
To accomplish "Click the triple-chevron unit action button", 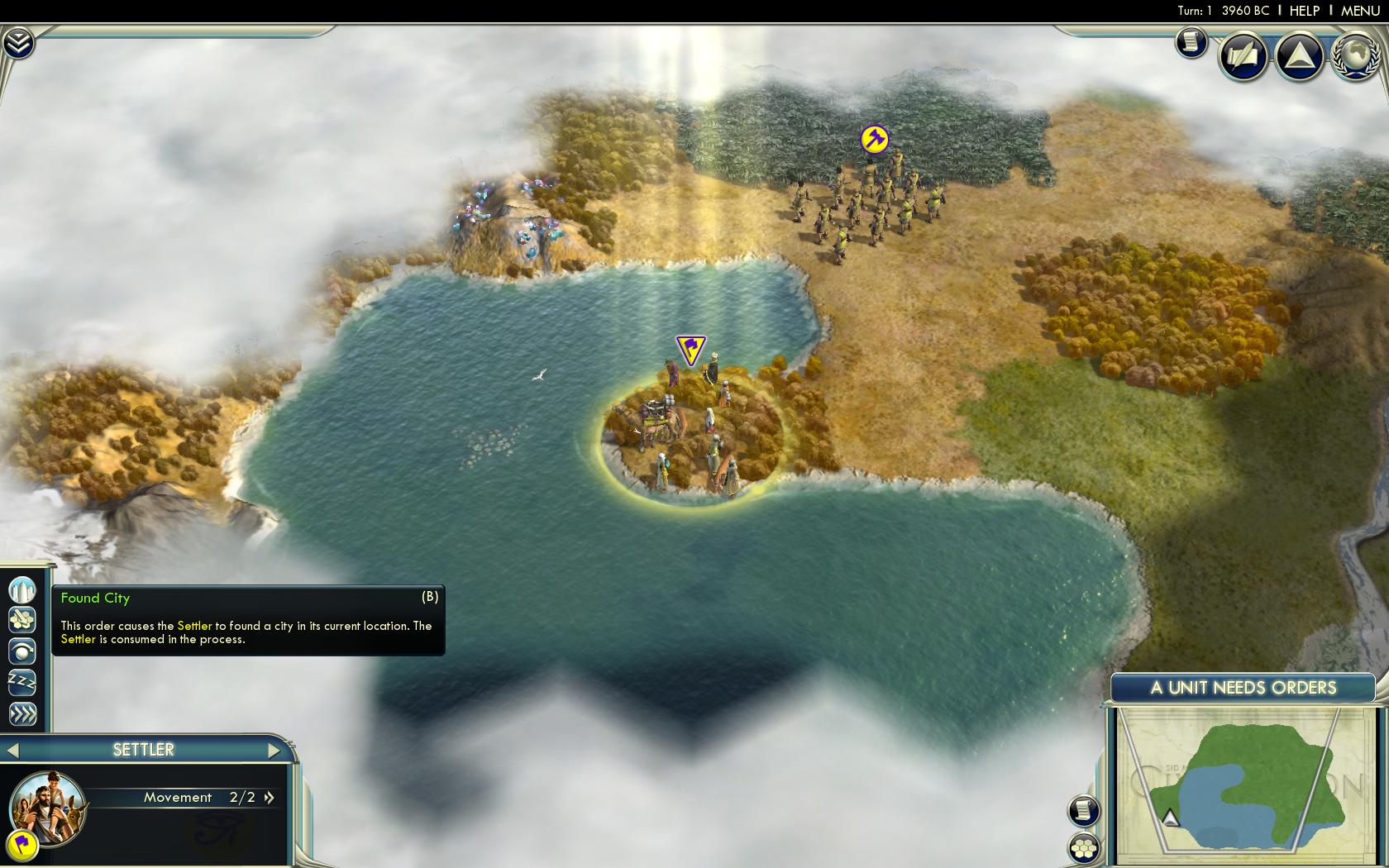I will pos(22,713).
